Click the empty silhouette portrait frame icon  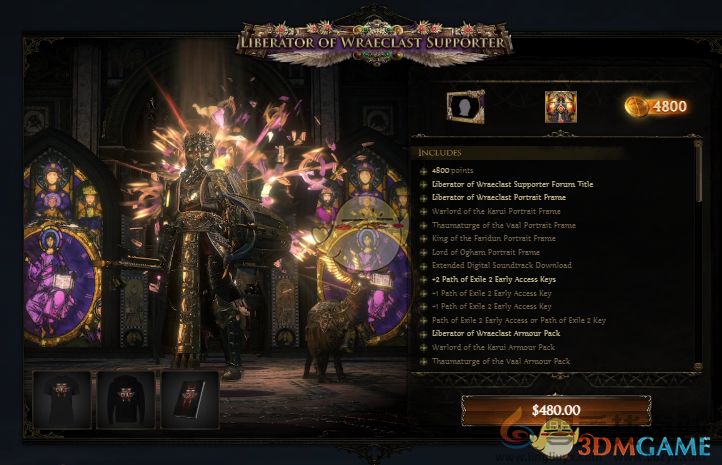465,106
